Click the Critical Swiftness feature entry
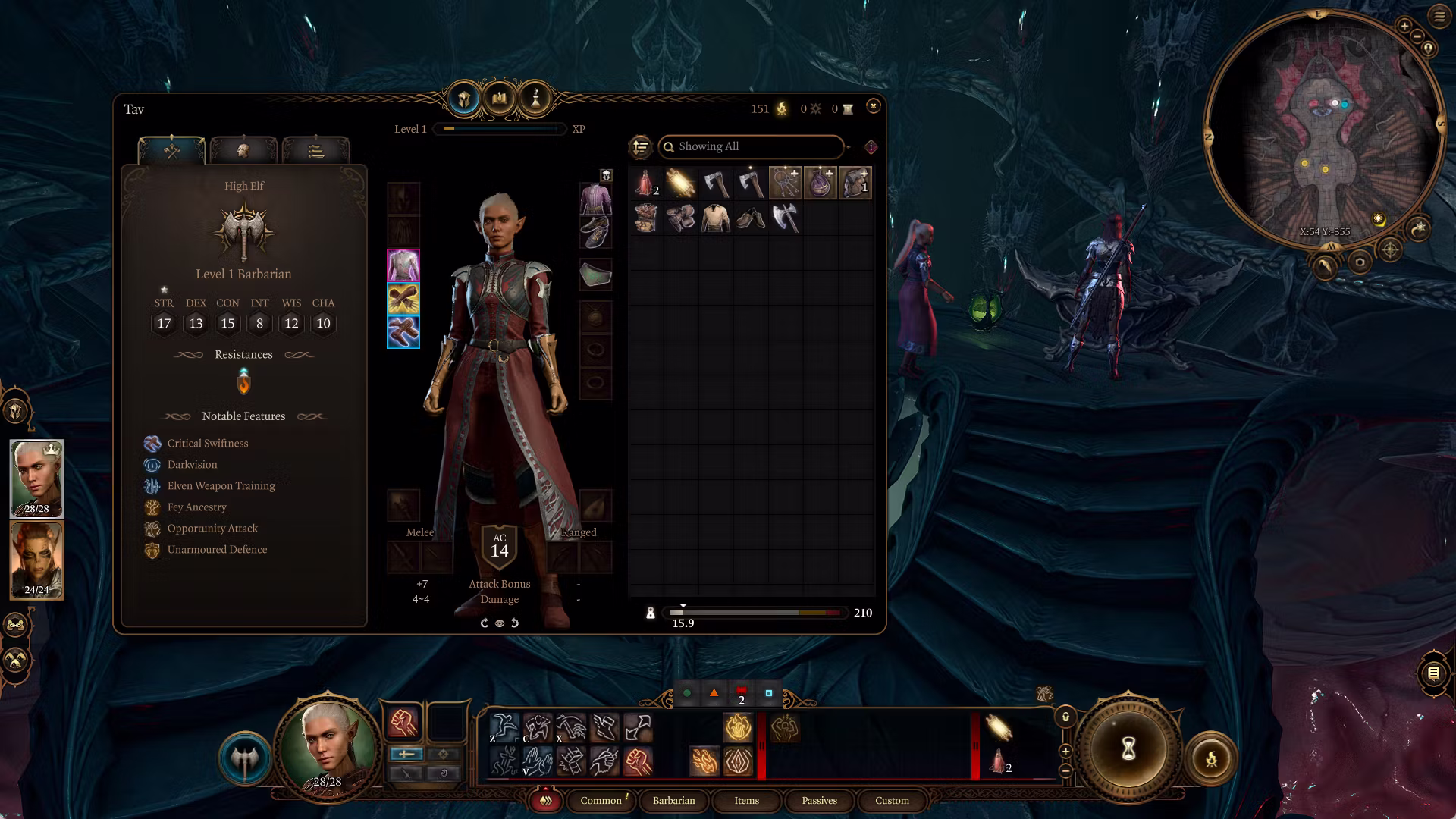This screenshot has width=1456, height=819. [x=207, y=444]
